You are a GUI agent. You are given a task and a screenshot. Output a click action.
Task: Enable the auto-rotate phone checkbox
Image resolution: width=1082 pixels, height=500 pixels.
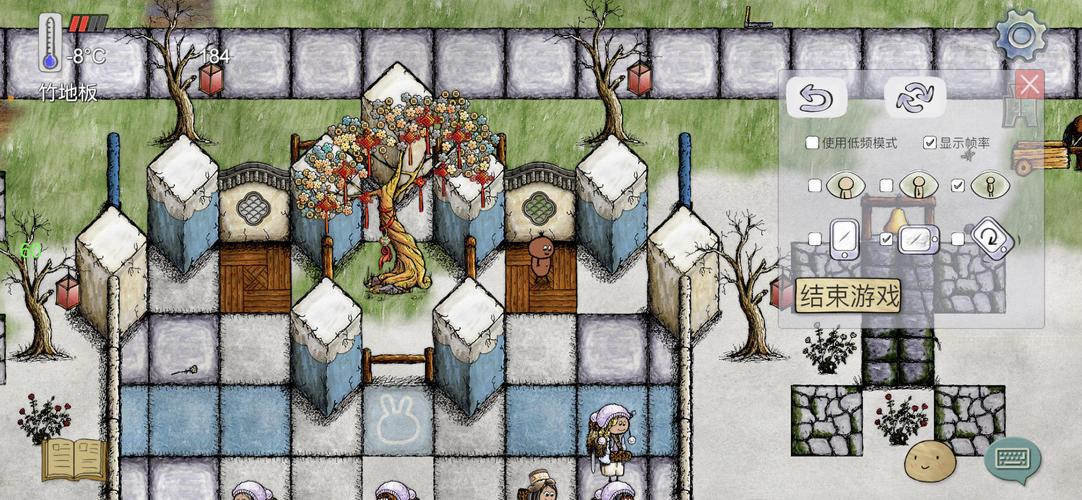point(958,239)
